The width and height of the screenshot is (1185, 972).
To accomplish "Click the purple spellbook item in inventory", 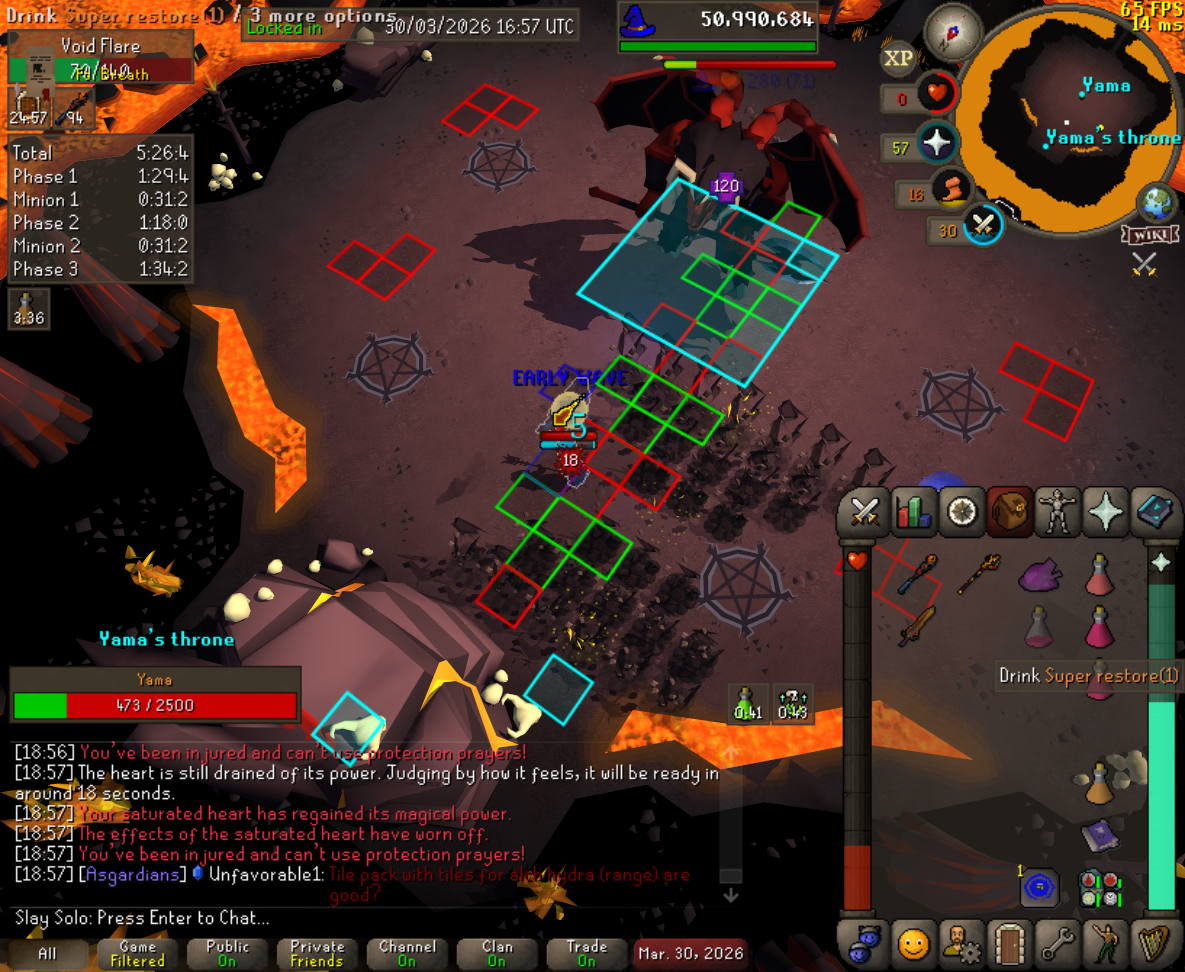I will click(x=1099, y=835).
